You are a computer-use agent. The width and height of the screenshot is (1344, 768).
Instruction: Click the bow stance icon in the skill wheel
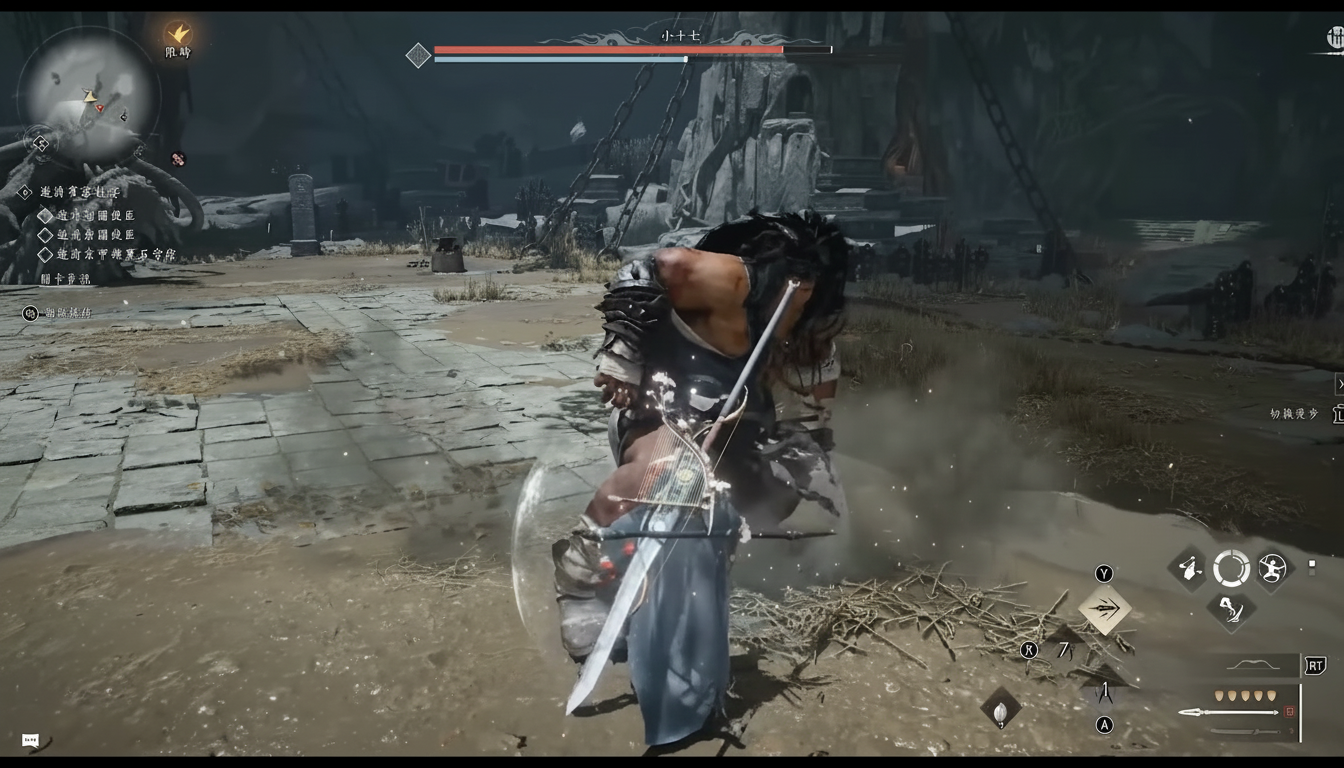(1190, 567)
